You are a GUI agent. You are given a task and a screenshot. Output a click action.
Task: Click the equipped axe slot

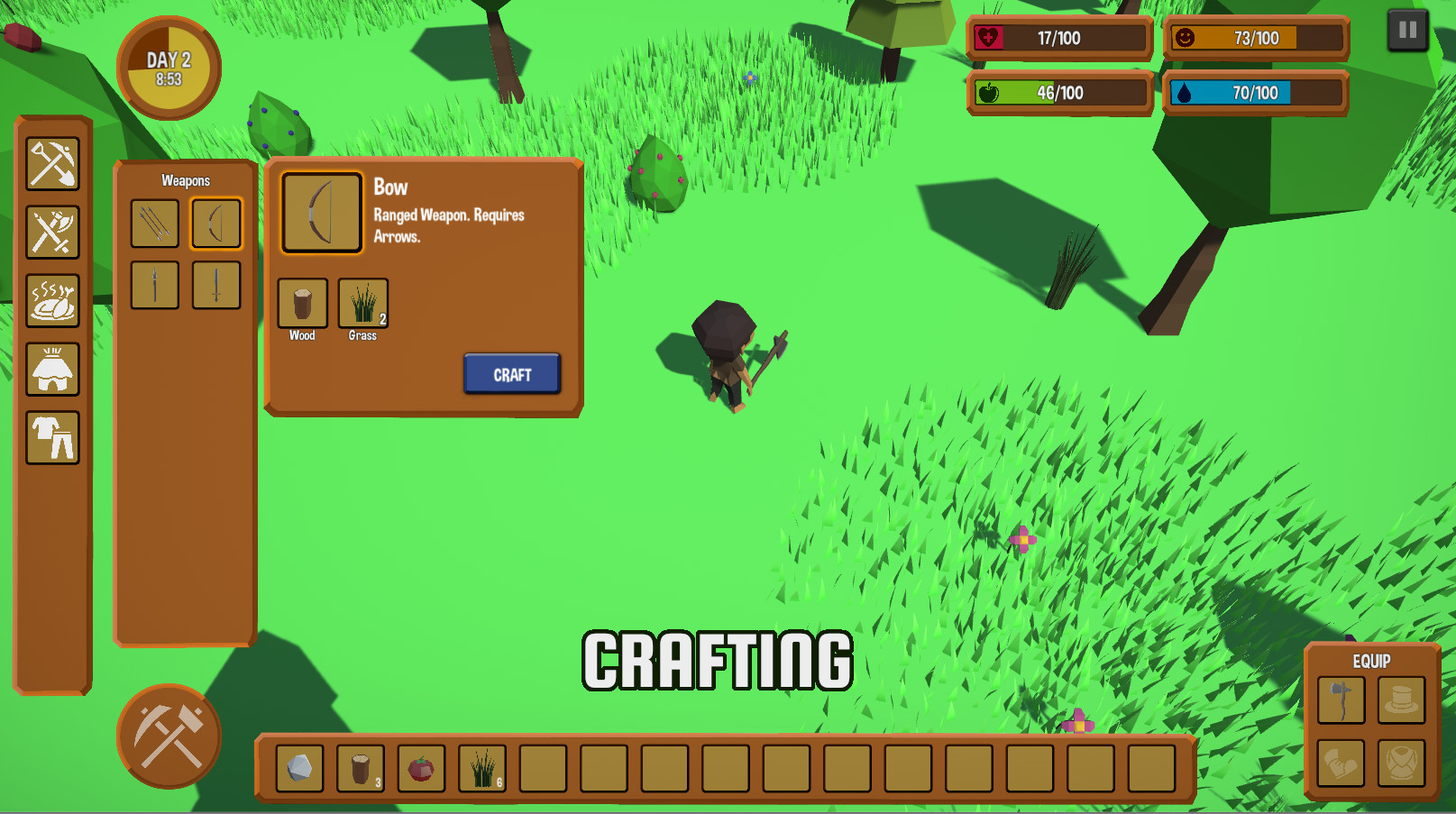point(1340,700)
